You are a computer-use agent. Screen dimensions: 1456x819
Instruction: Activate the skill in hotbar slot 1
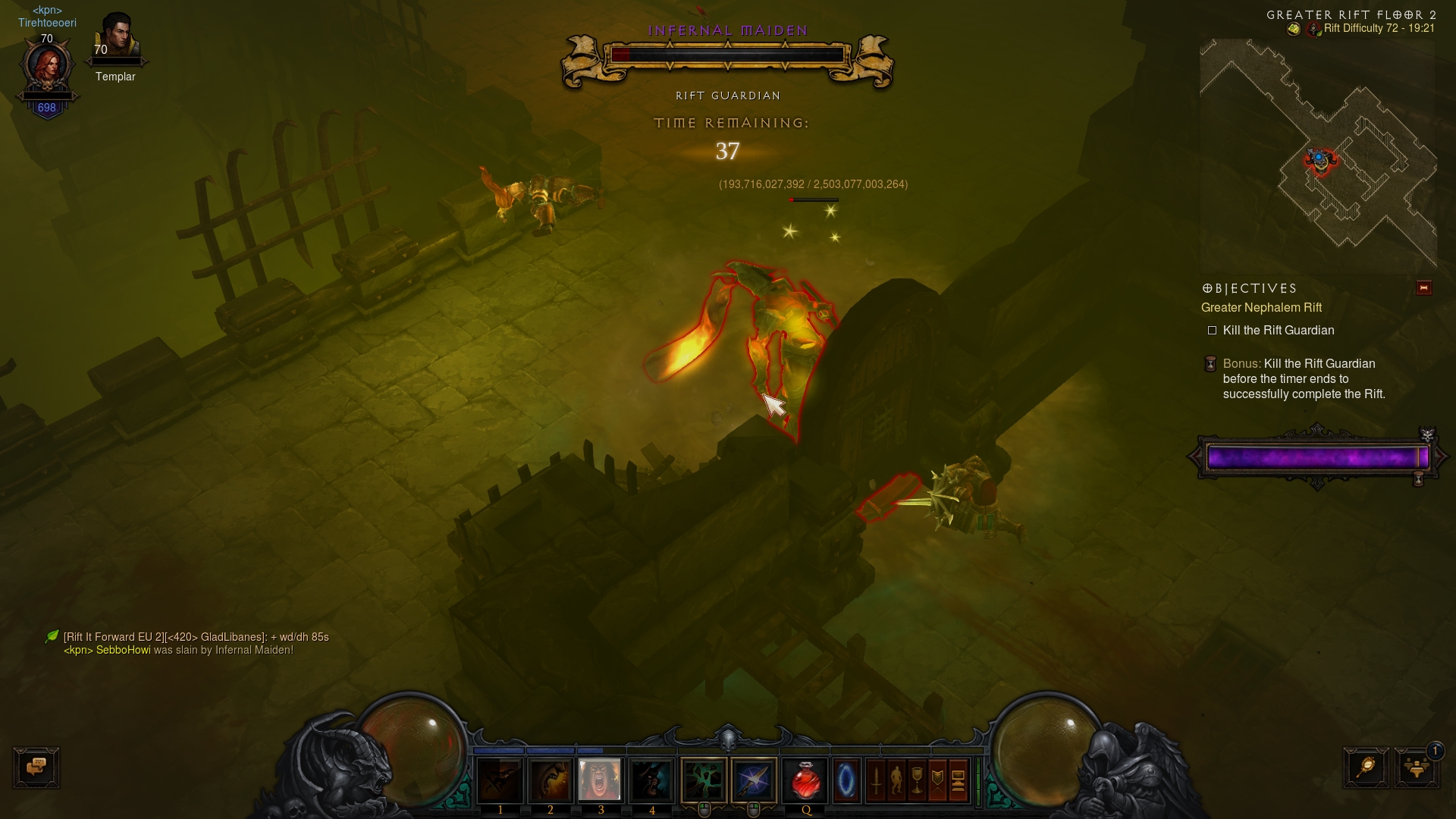click(x=500, y=780)
